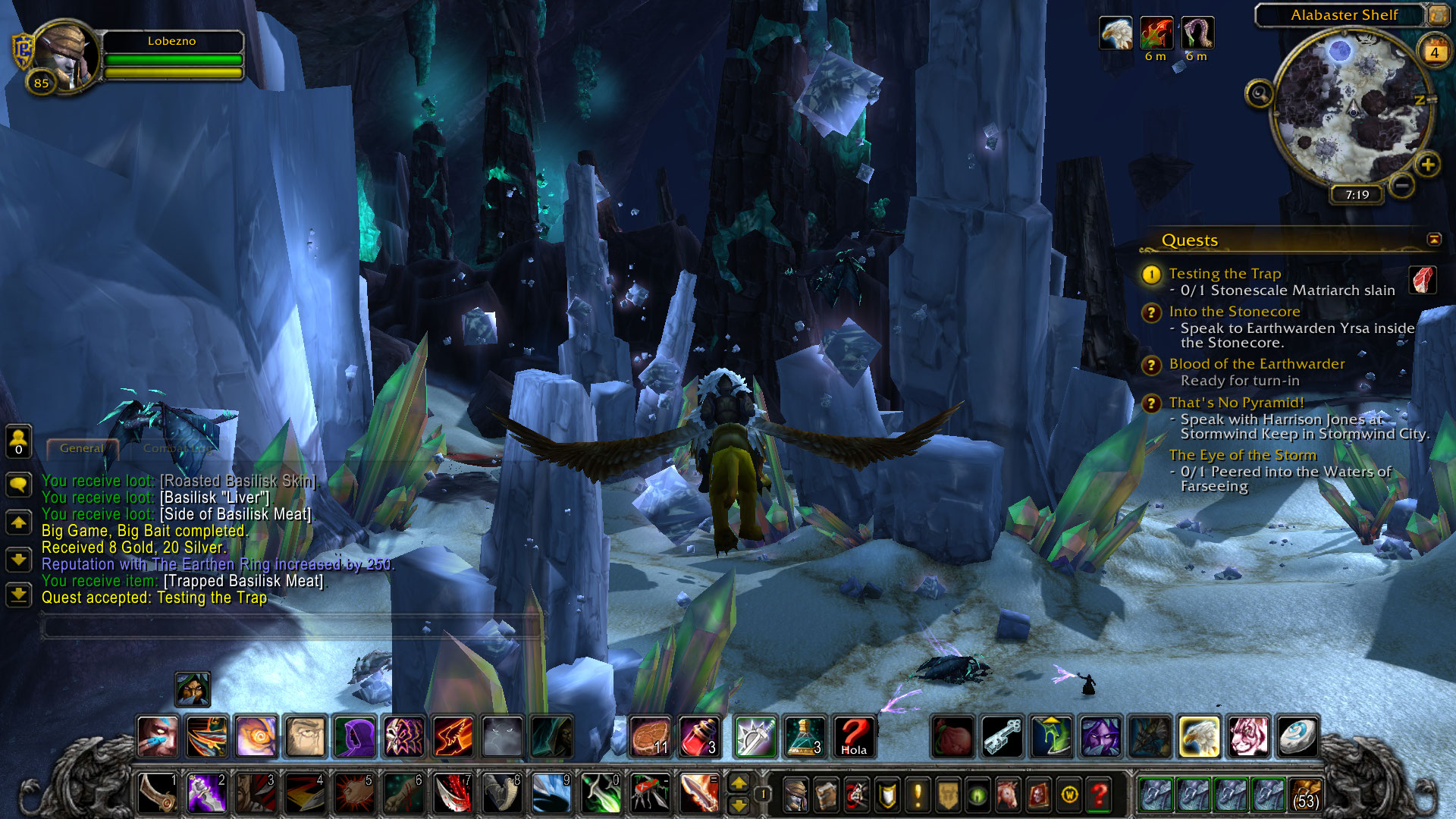Switch to the General chat tab
1456x819 pixels.
tap(82, 448)
